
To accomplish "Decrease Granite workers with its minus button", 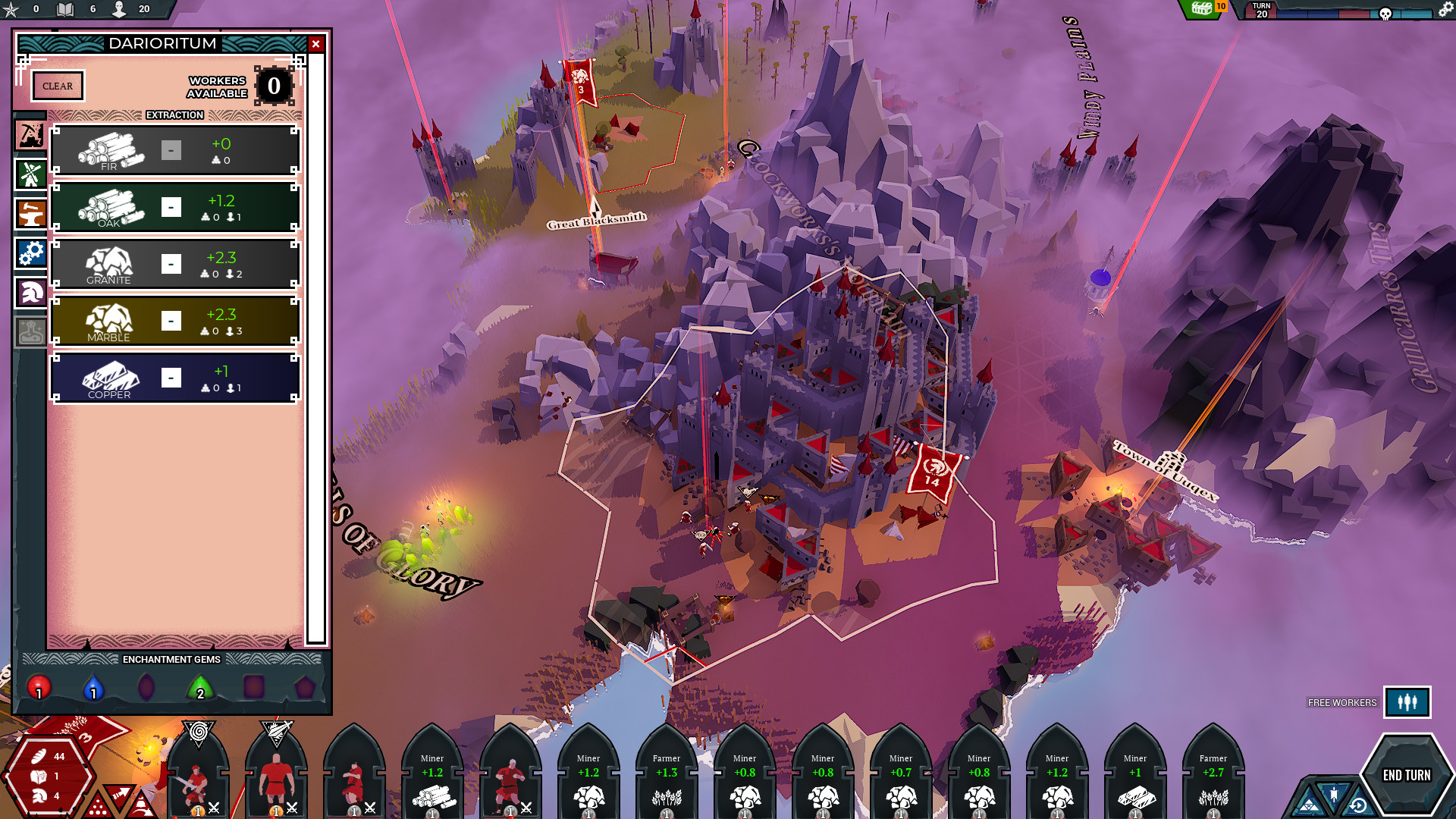I will pyautogui.click(x=172, y=264).
